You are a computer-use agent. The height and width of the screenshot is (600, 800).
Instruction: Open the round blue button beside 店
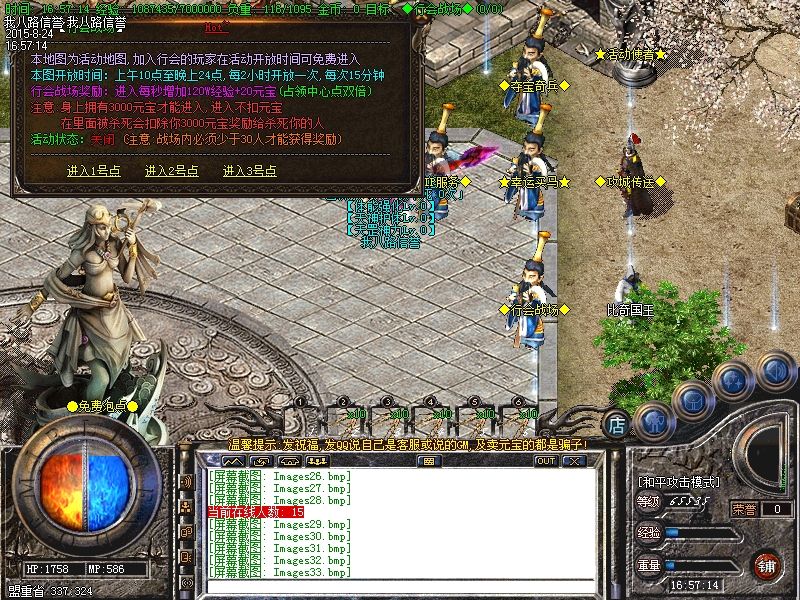[652, 421]
